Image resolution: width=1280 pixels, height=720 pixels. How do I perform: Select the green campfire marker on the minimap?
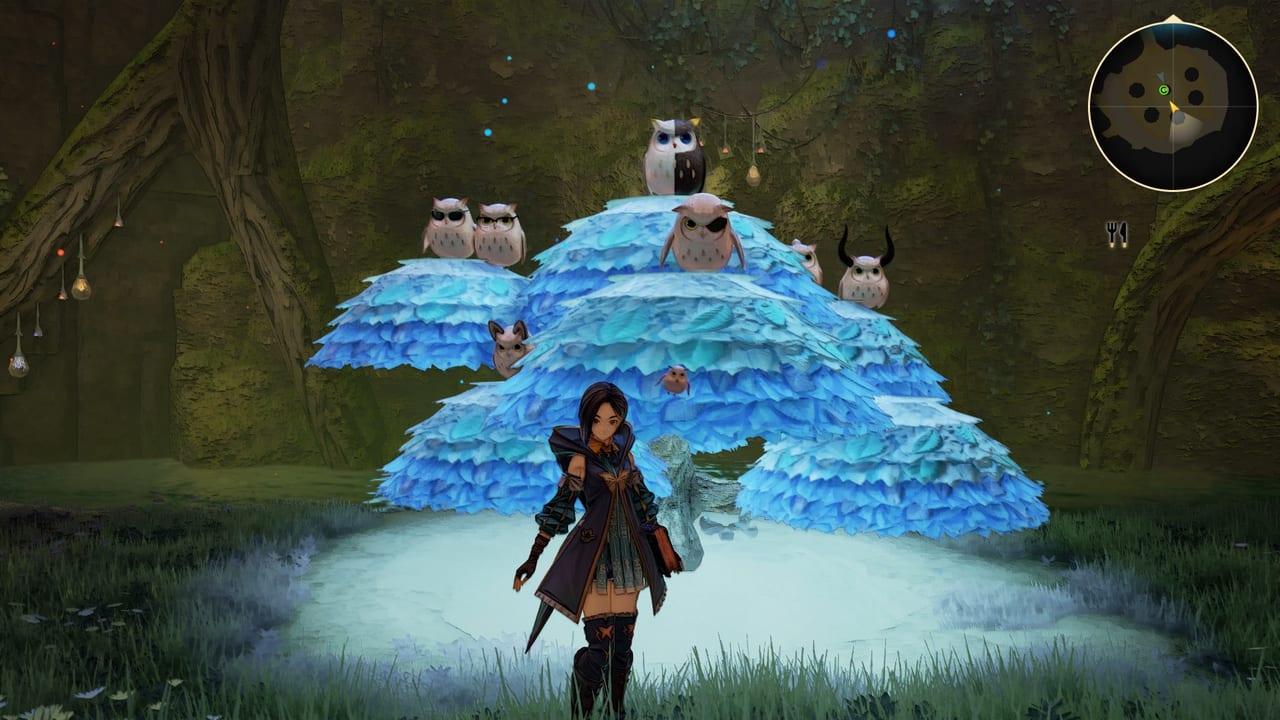(1162, 90)
